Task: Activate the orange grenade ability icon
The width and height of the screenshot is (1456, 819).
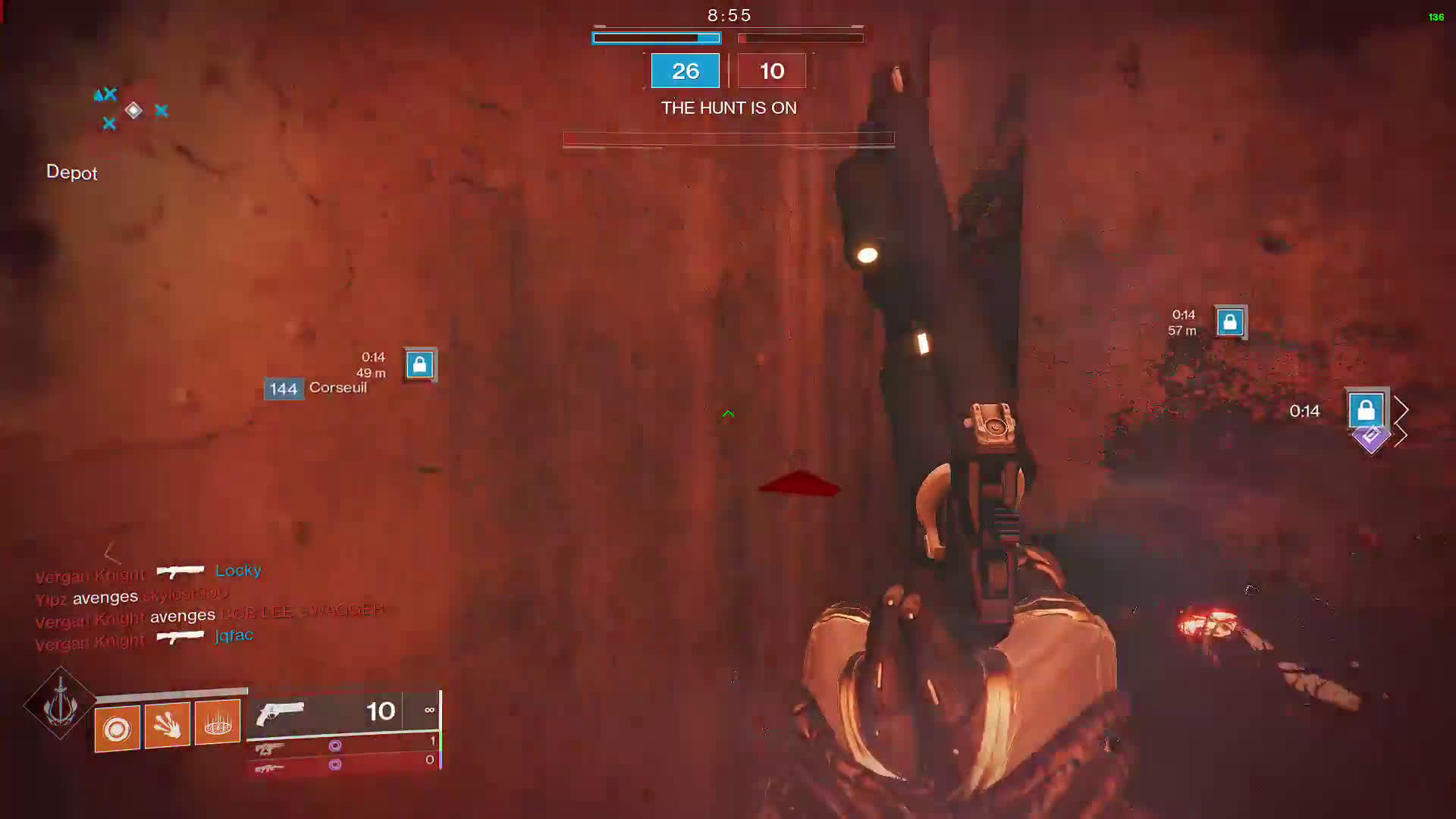Action: 117,729
